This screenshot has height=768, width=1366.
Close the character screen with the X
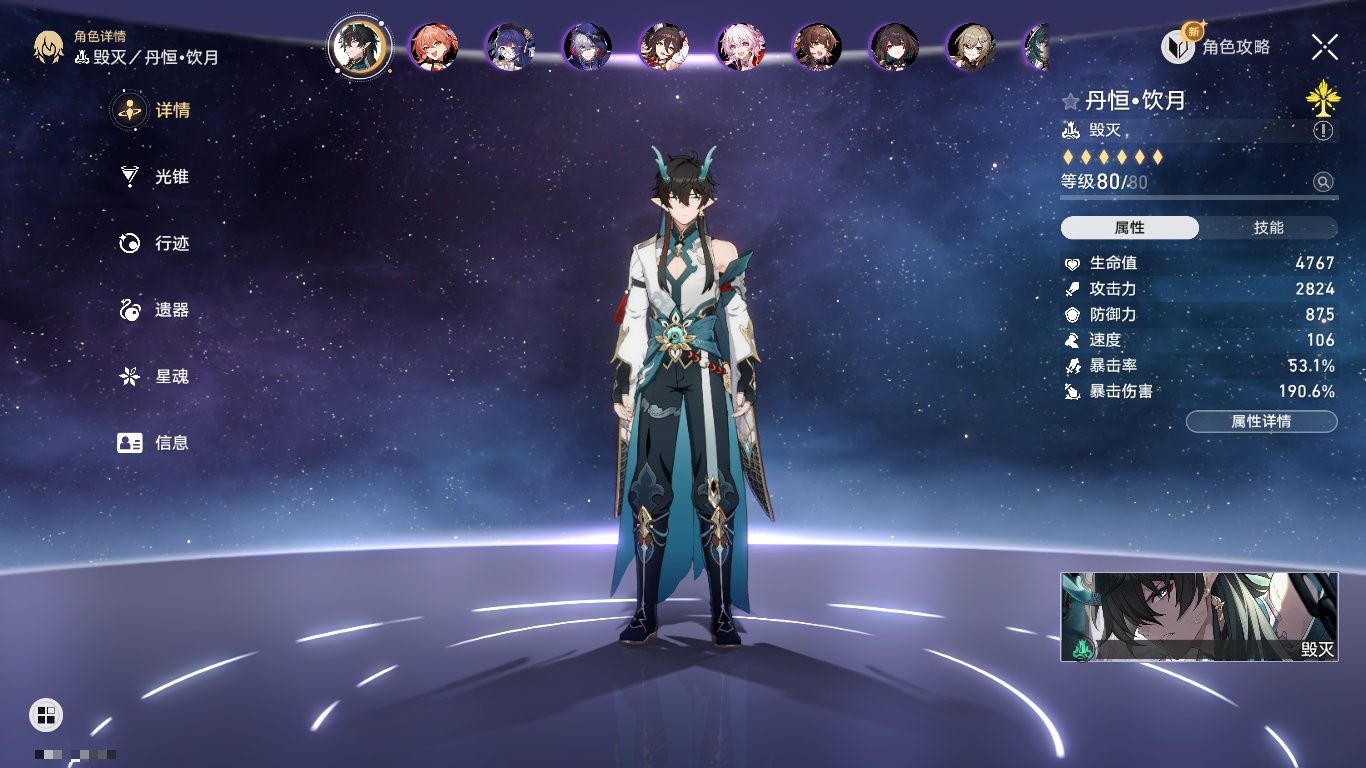[x=1325, y=46]
